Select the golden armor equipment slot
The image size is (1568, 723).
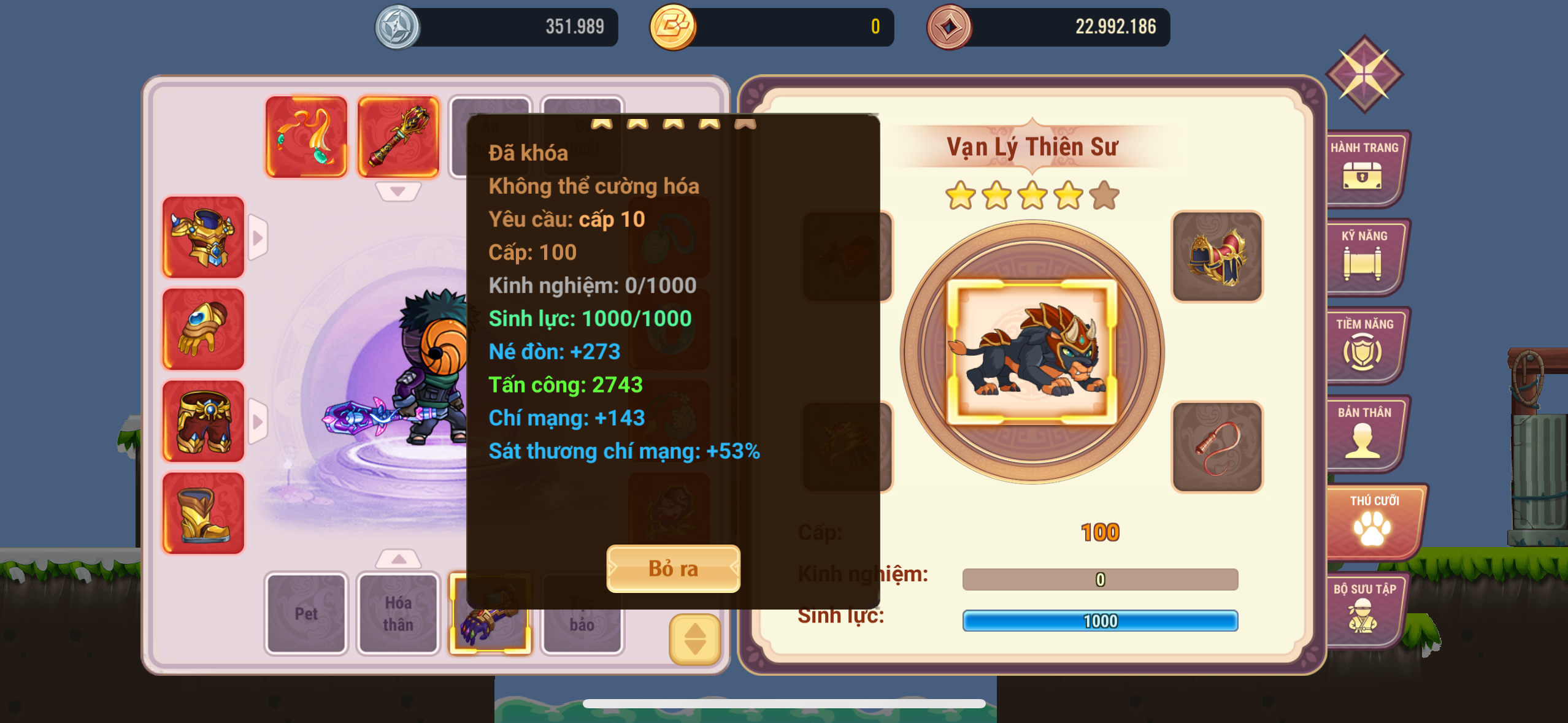[203, 237]
